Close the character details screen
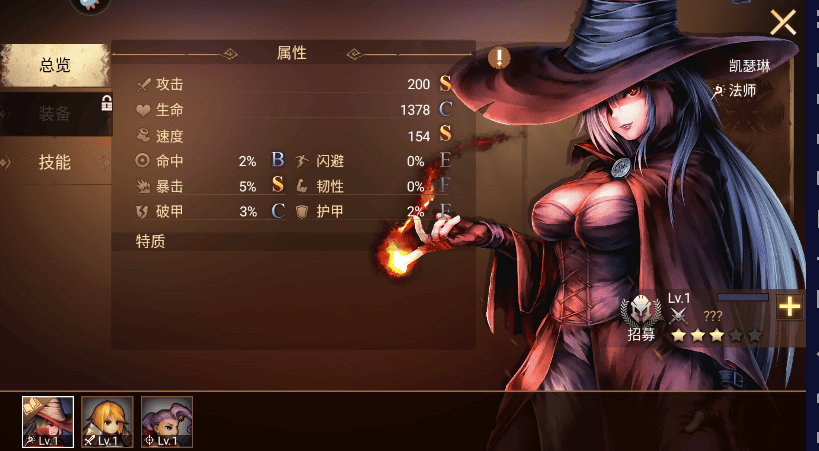The image size is (819, 451). tap(782, 22)
